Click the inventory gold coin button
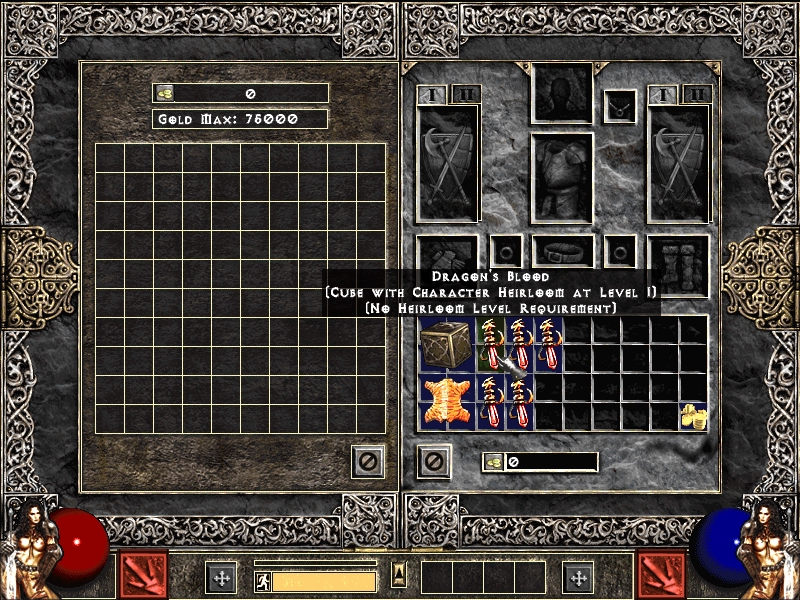Image resolution: width=800 pixels, height=600 pixels. (x=494, y=462)
